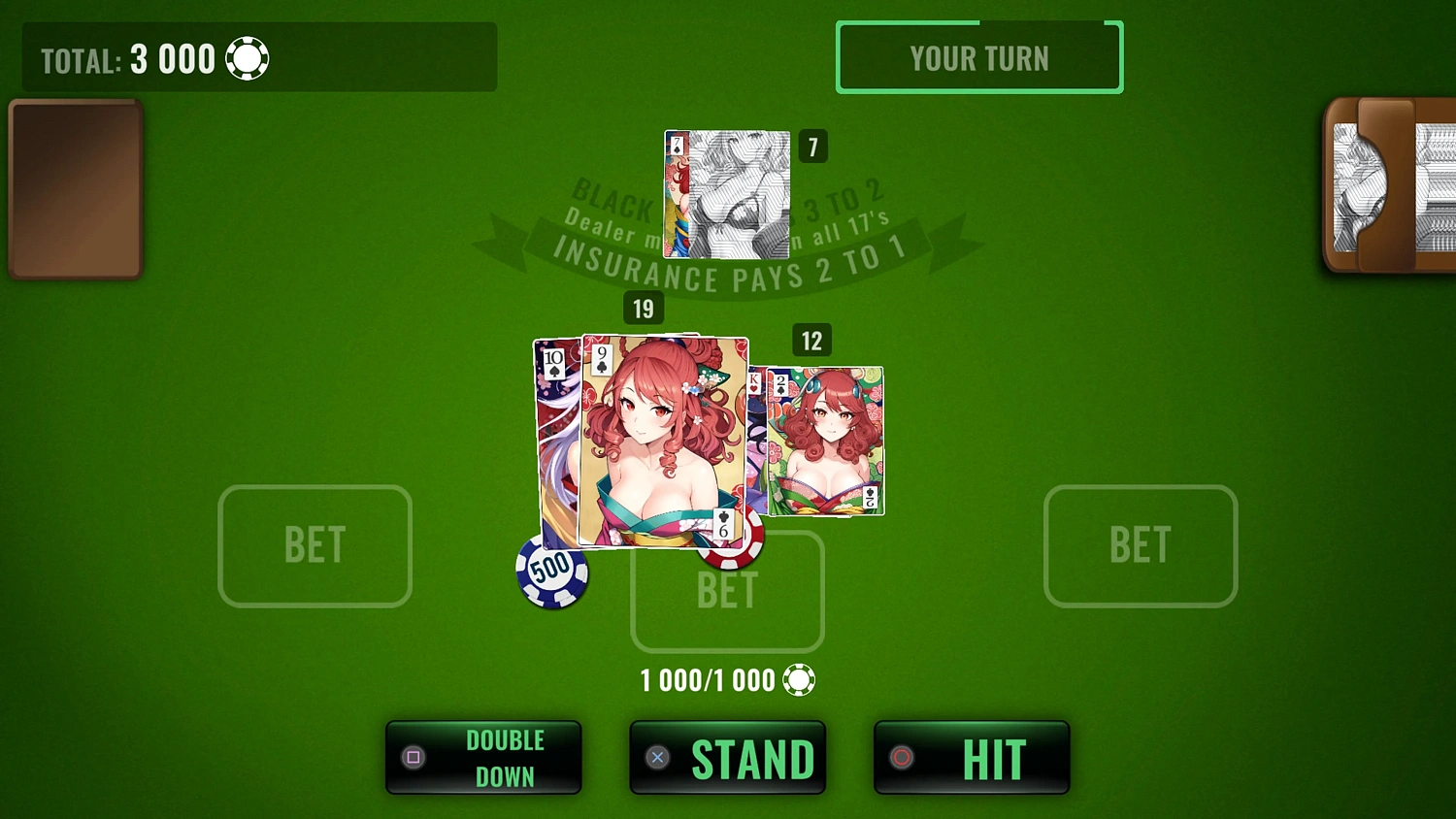Screen dimensions: 1456x819
Task: Click the YOUR TURN indicator
Action: point(979,57)
